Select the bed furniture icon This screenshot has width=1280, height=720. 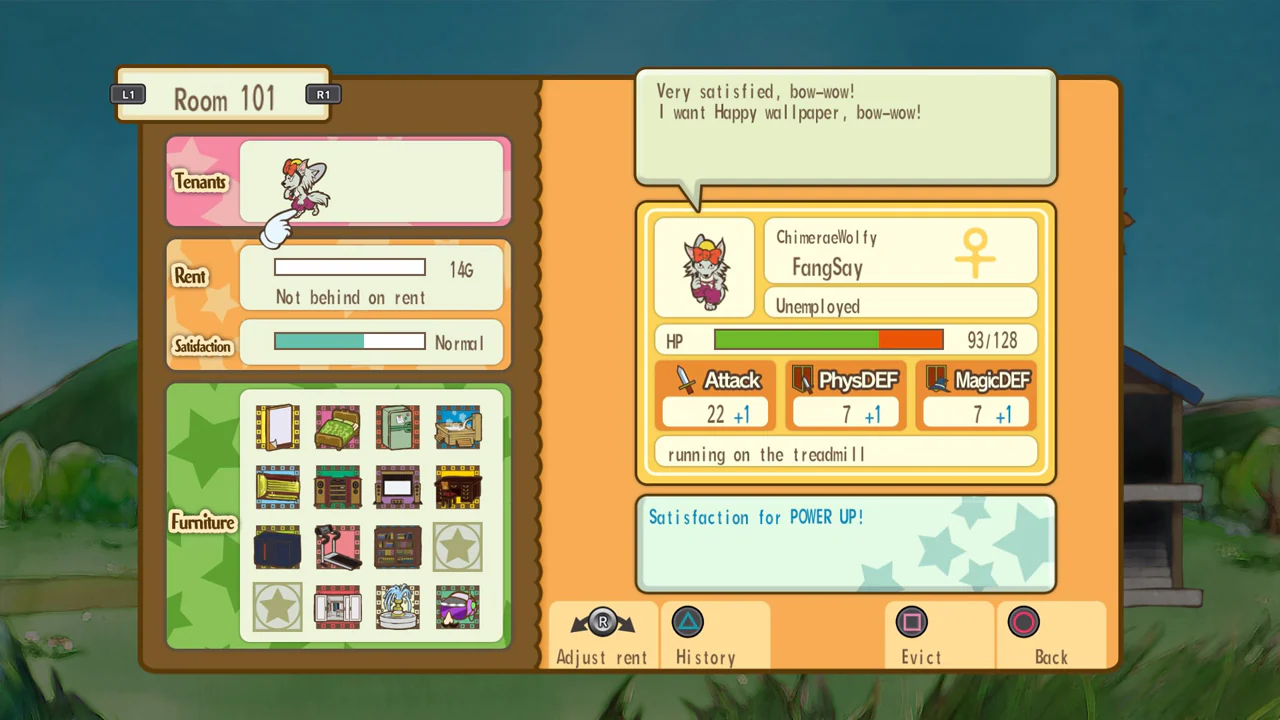pos(337,427)
